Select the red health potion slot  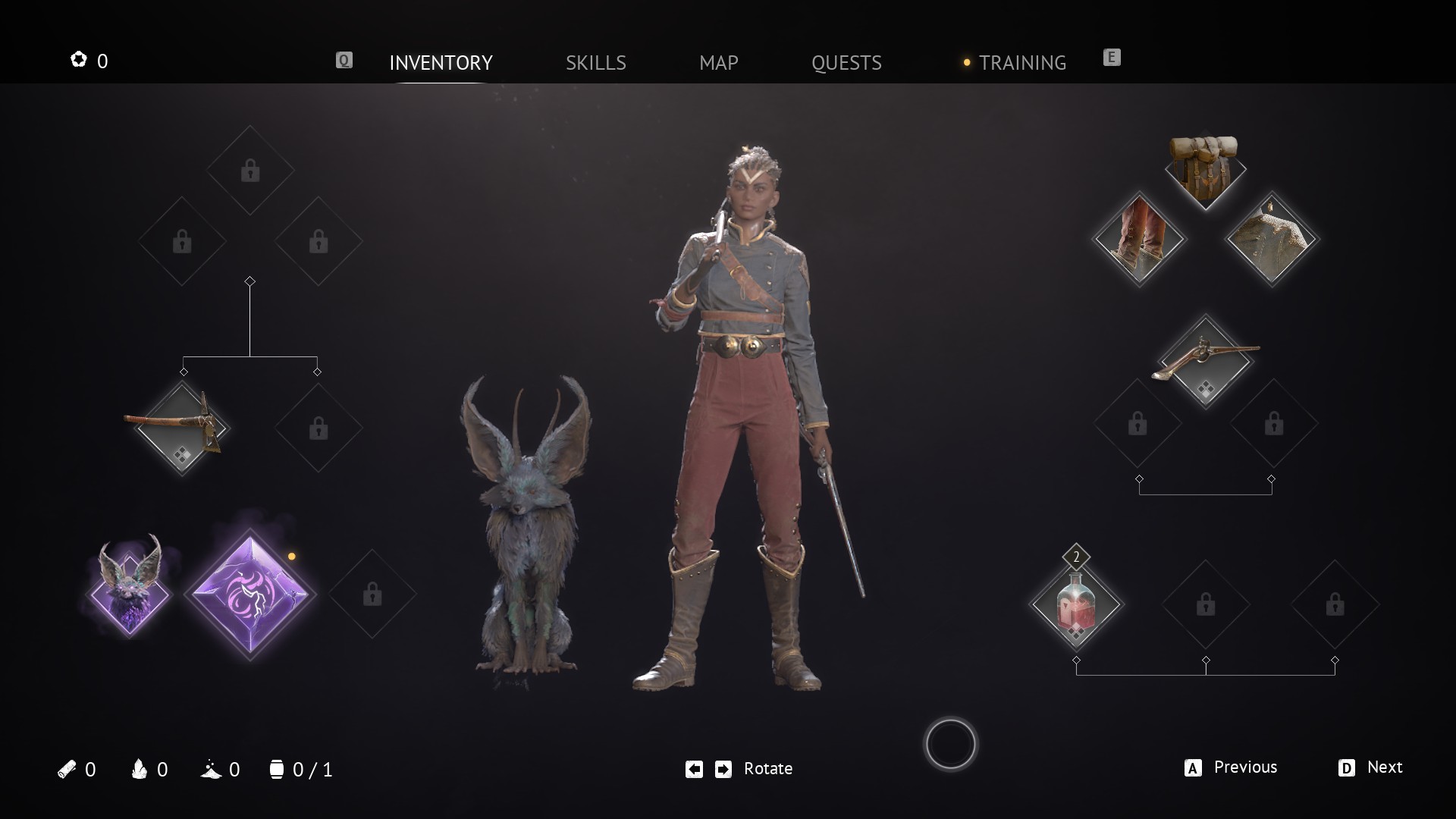click(x=1076, y=604)
